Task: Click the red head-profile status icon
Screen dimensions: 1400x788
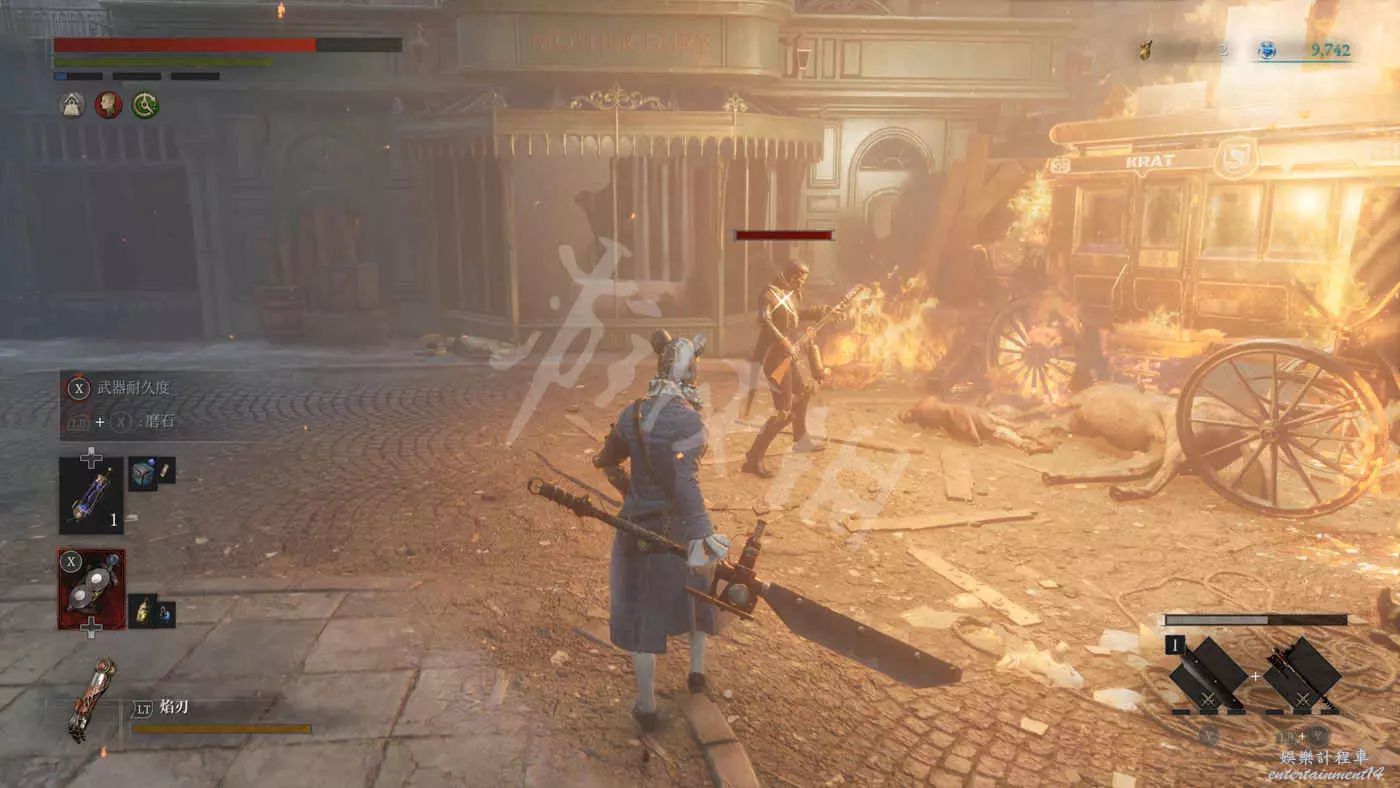Action: click(108, 104)
